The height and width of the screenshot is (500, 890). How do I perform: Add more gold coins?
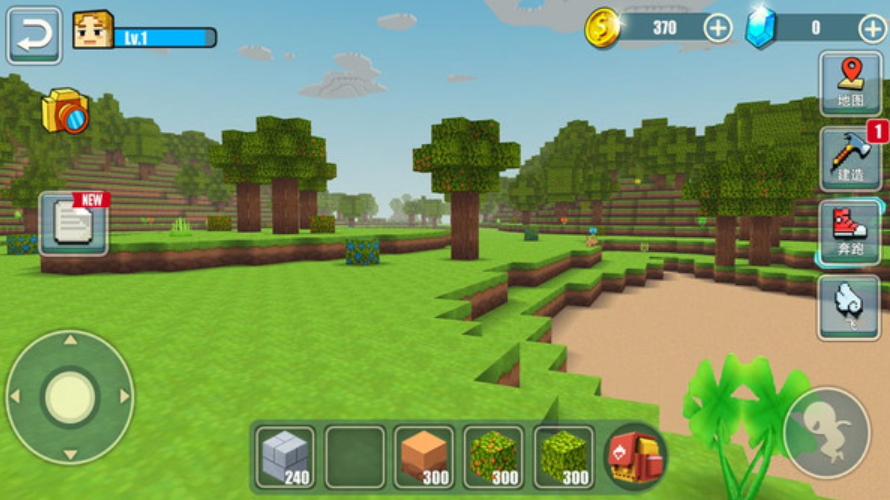(x=718, y=28)
